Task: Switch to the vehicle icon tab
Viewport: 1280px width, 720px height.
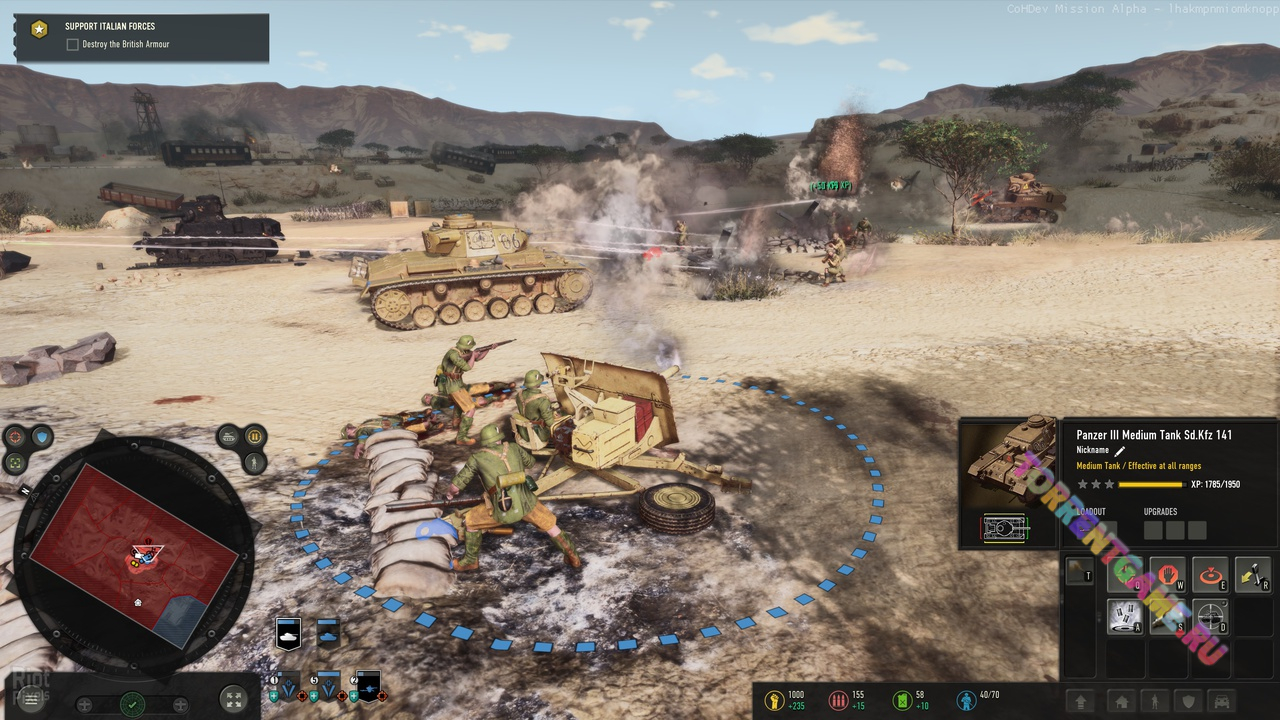Action: (x=1223, y=702)
